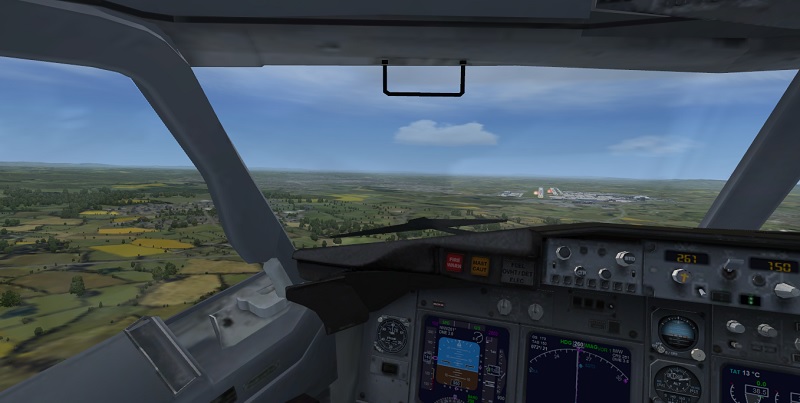Push the red FIRE WARN light

click(x=455, y=263)
